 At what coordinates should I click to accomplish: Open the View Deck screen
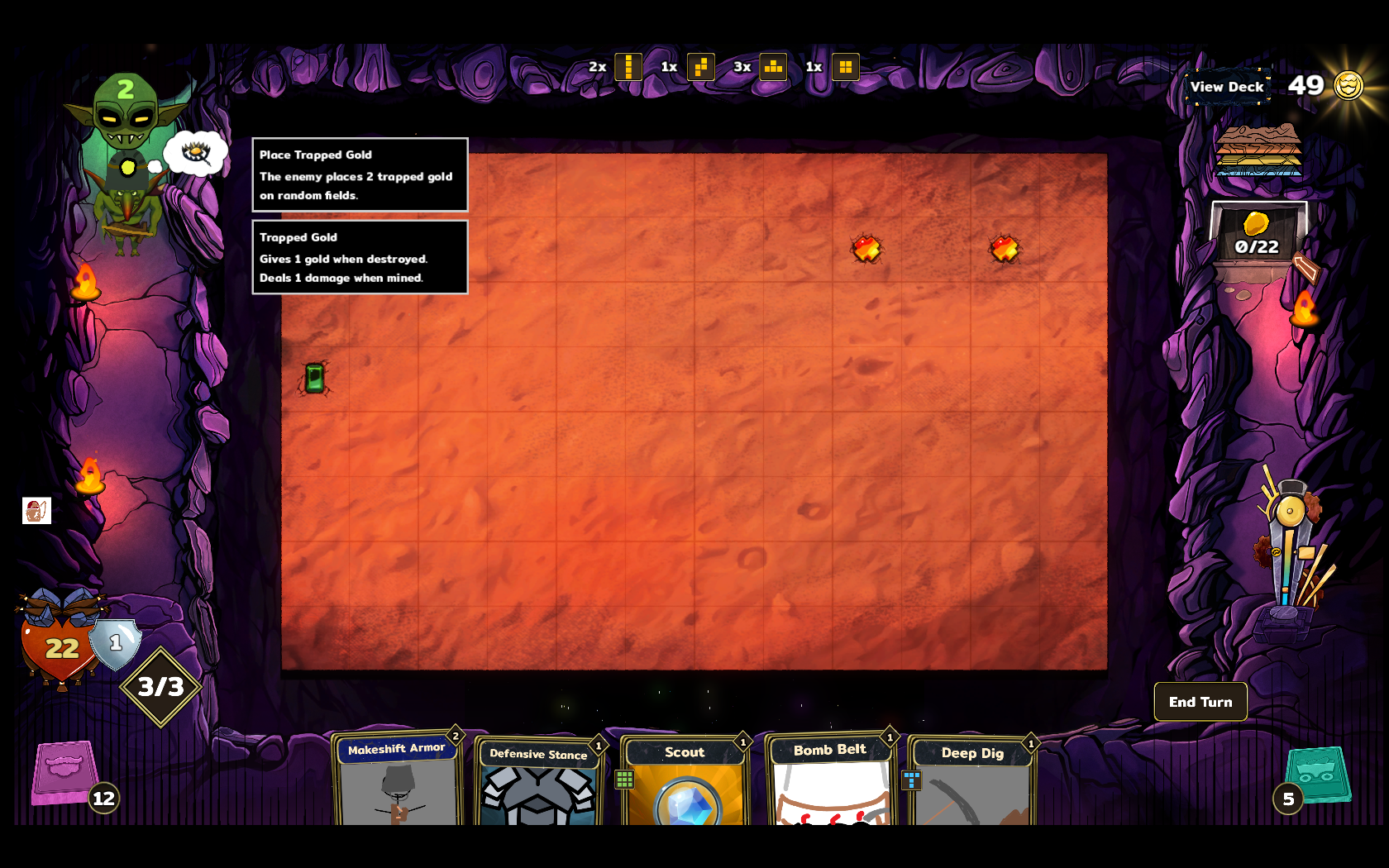(x=1227, y=87)
